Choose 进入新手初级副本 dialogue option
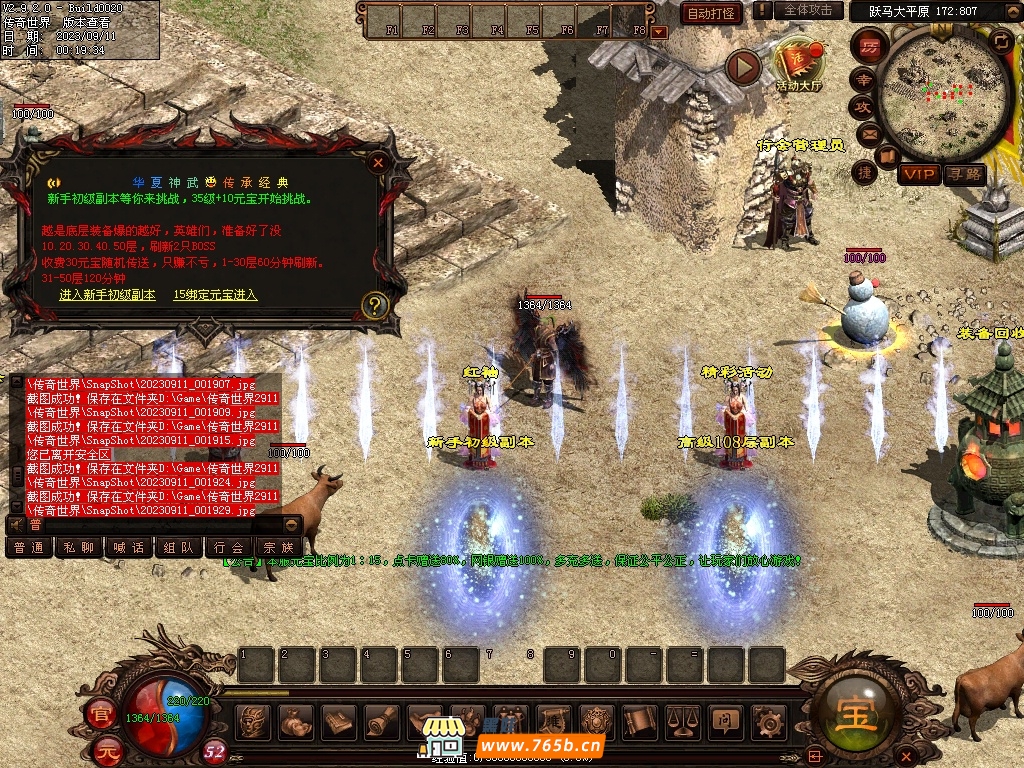 107,295
